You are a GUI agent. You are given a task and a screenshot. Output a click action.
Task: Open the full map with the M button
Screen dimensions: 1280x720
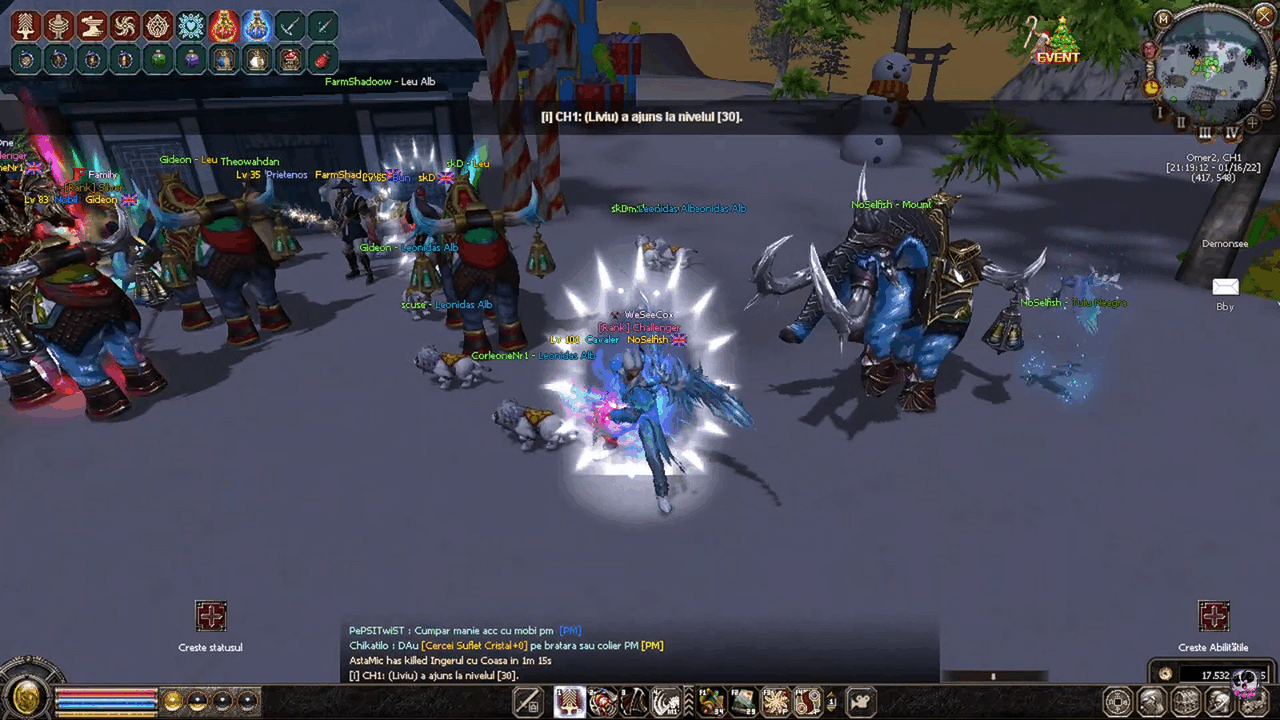[1164, 19]
